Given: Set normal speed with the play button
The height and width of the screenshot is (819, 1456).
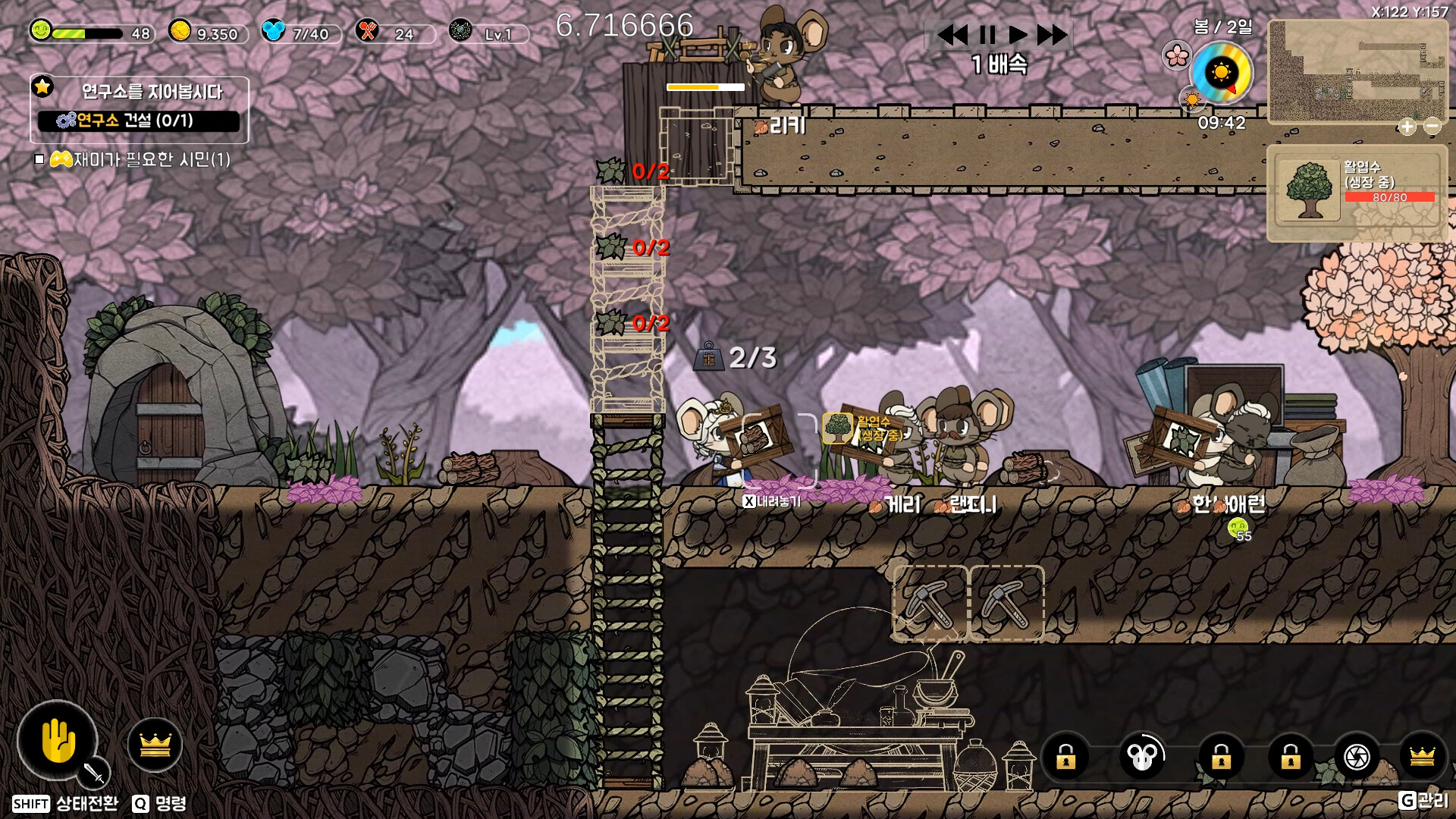Looking at the screenshot, I should pyautogui.click(x=1018, y=35).
